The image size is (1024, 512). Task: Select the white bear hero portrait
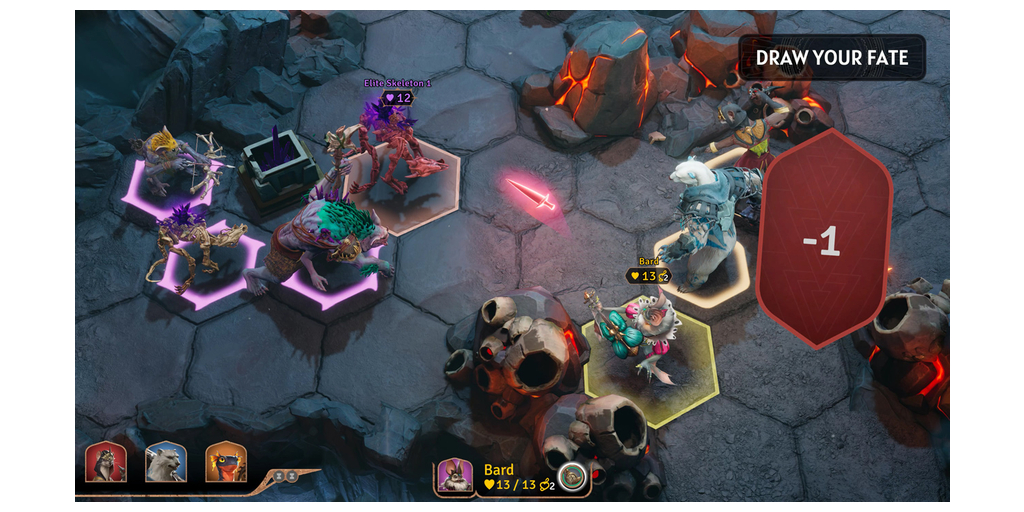165,463
